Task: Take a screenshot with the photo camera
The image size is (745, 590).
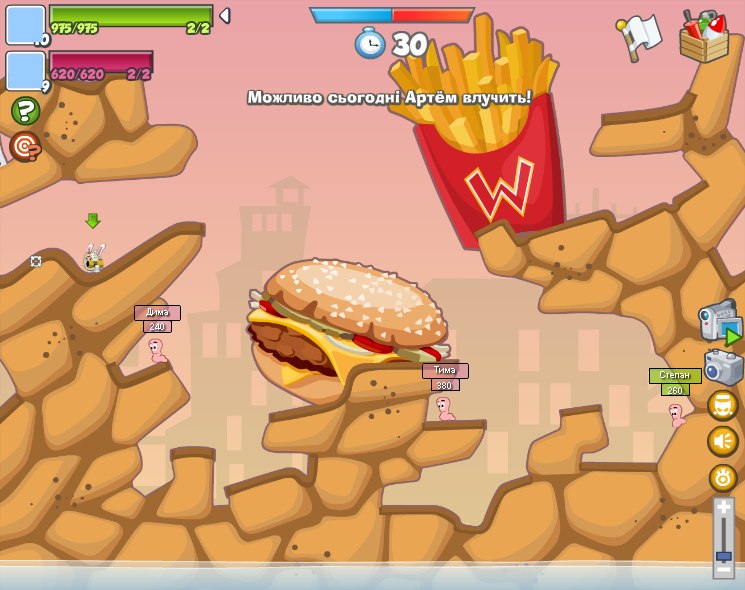Action: coord(723,367)
